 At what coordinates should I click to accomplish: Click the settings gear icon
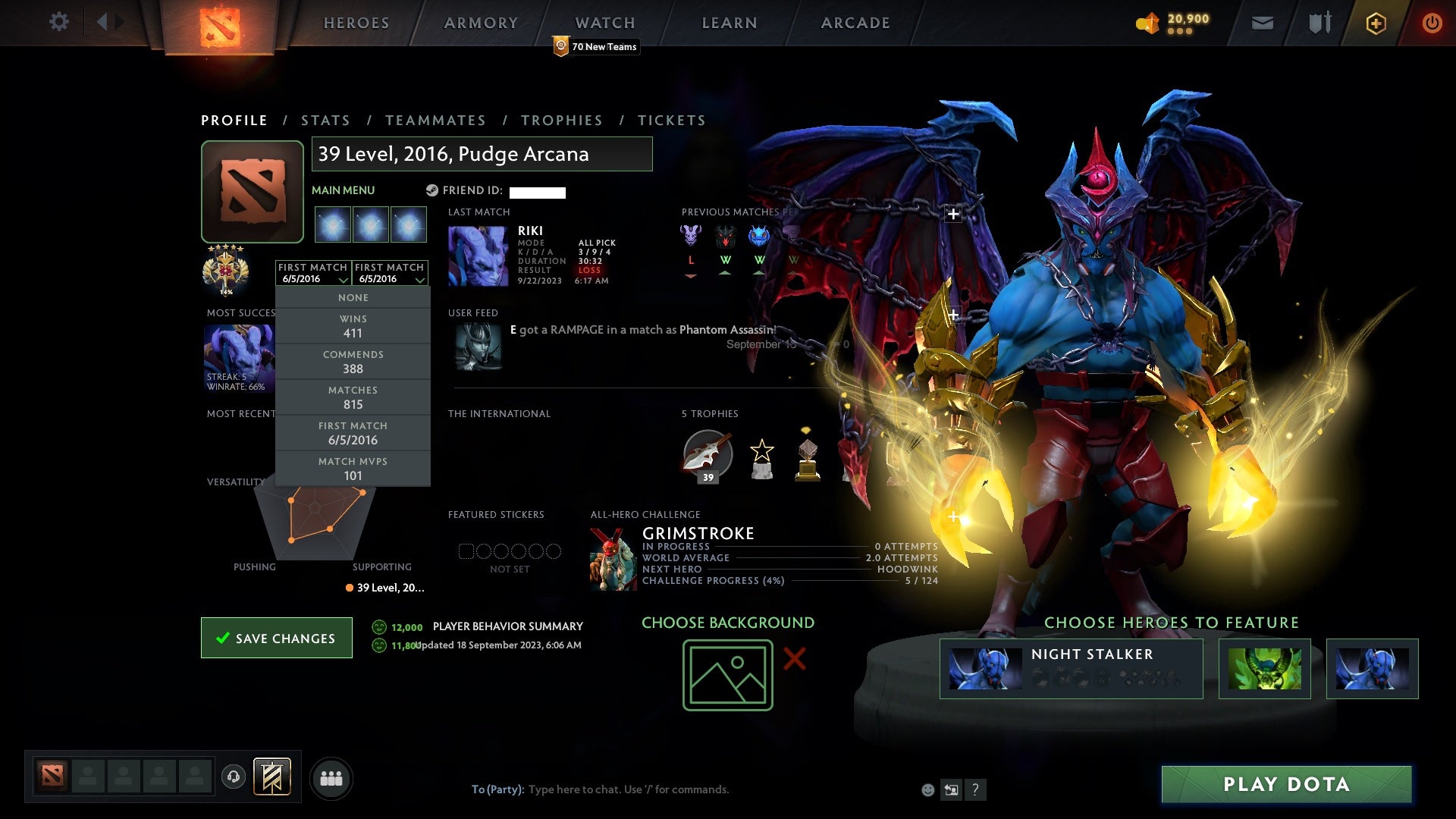tap(59, 23)
